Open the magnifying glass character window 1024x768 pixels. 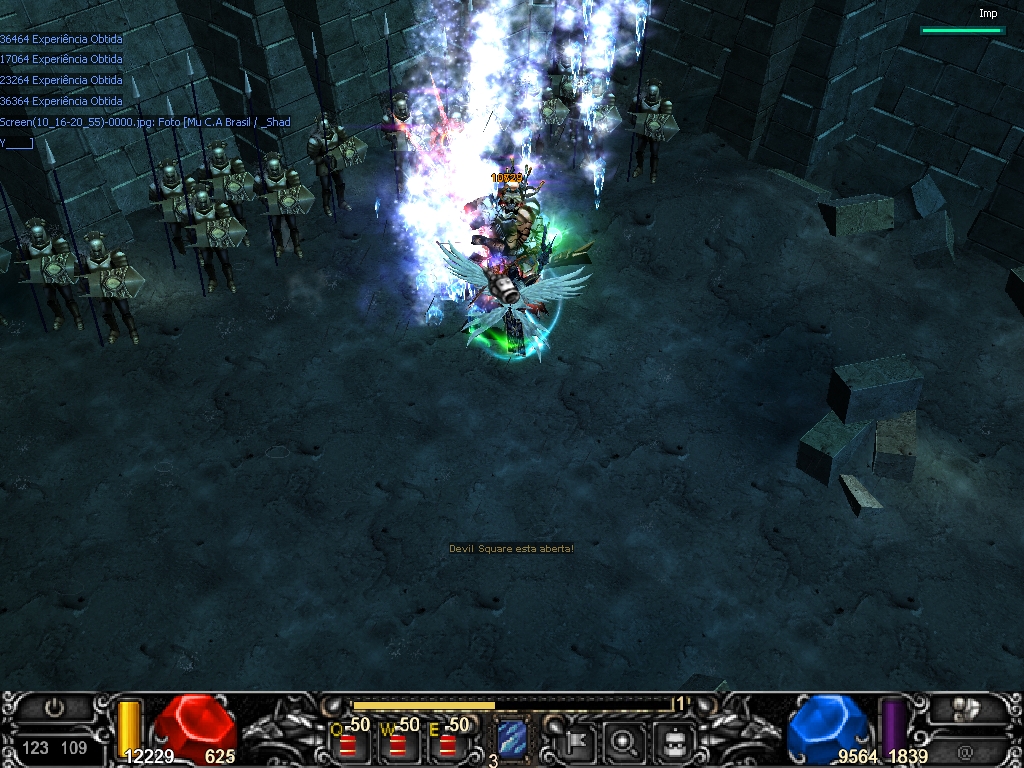[626, 741]
